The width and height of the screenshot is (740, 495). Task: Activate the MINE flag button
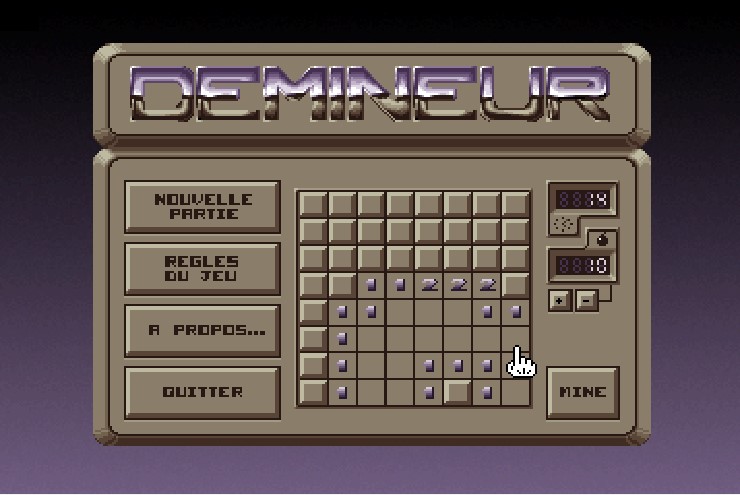tap(583, 392)
